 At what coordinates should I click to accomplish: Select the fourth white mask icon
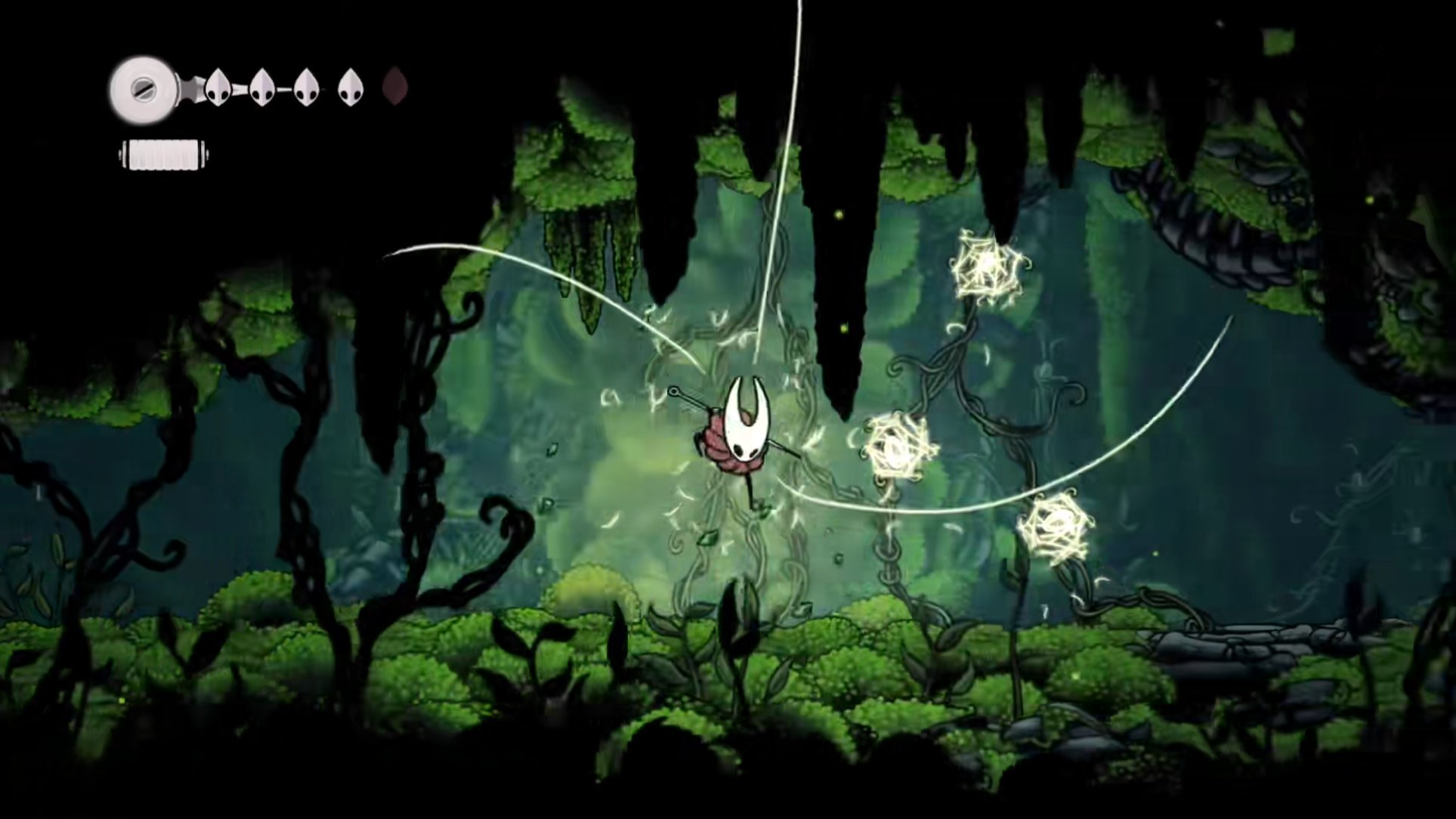349,85
